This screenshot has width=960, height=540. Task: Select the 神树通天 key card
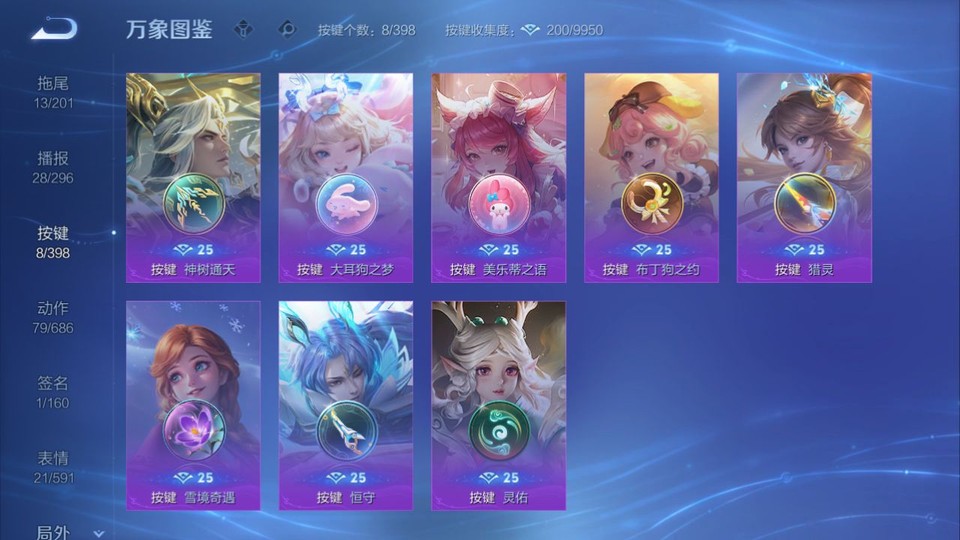(193, 178)
